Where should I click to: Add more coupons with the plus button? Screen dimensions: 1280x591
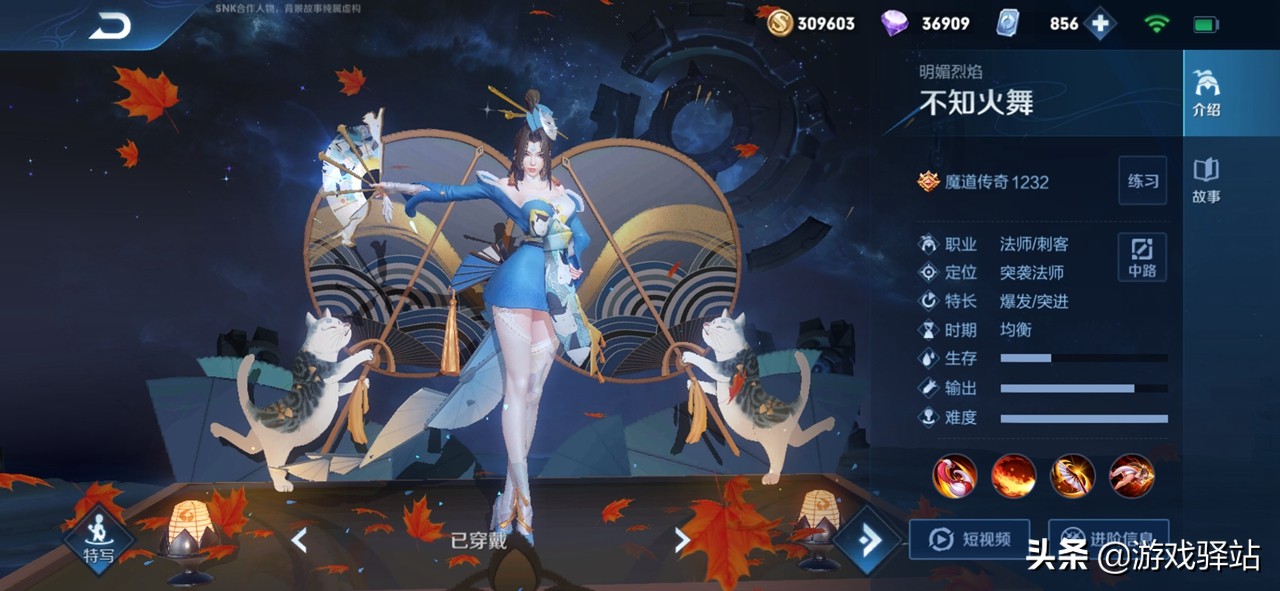(x=1100, y=24)
